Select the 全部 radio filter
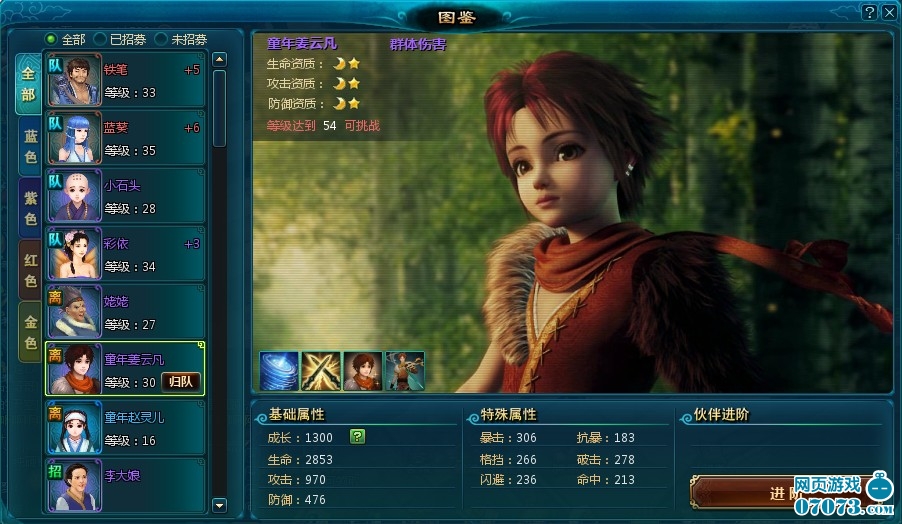This screenshot has height=524, width=902. point(52,39)
